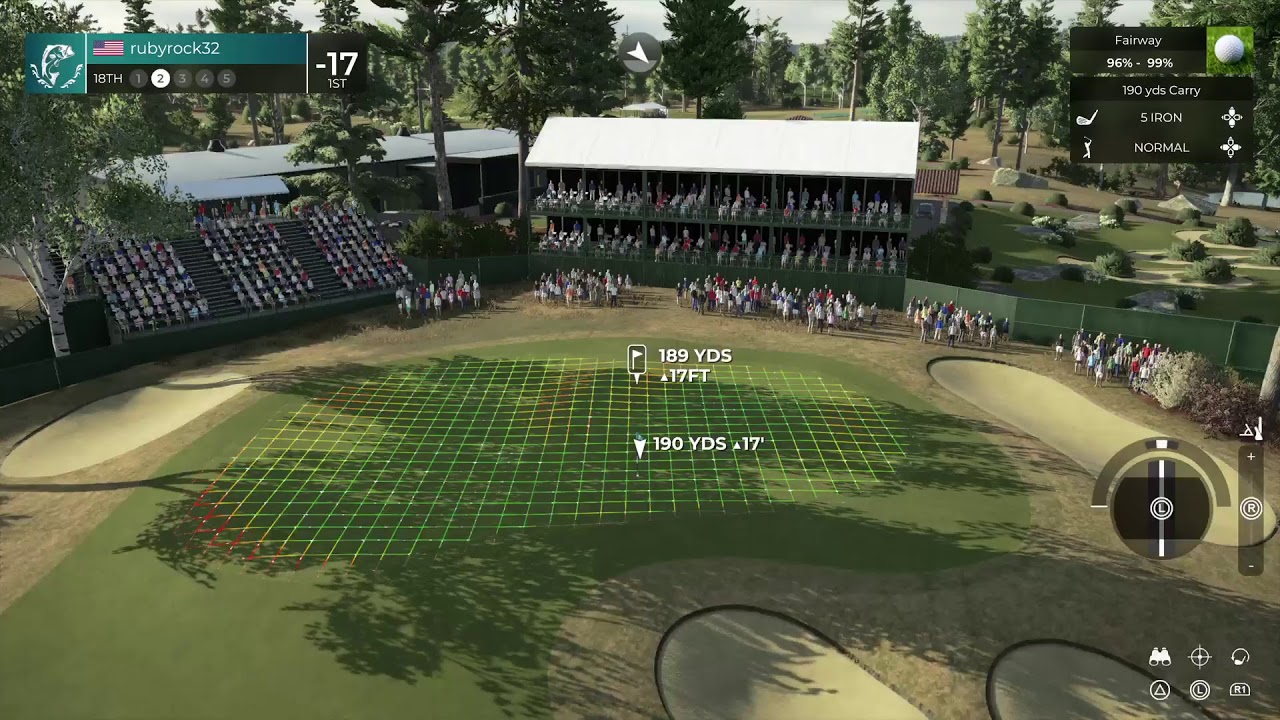
Task: Click the fairway ball lie thumbnail
Action: (1229, 50)
